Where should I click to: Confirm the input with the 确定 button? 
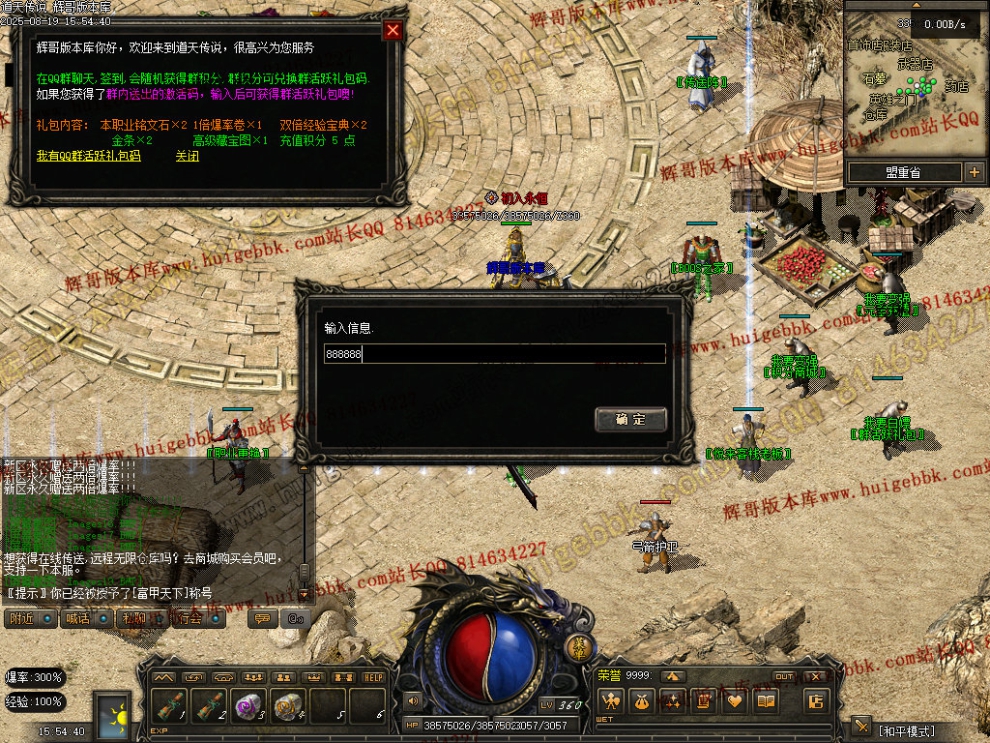click(630, 419)
